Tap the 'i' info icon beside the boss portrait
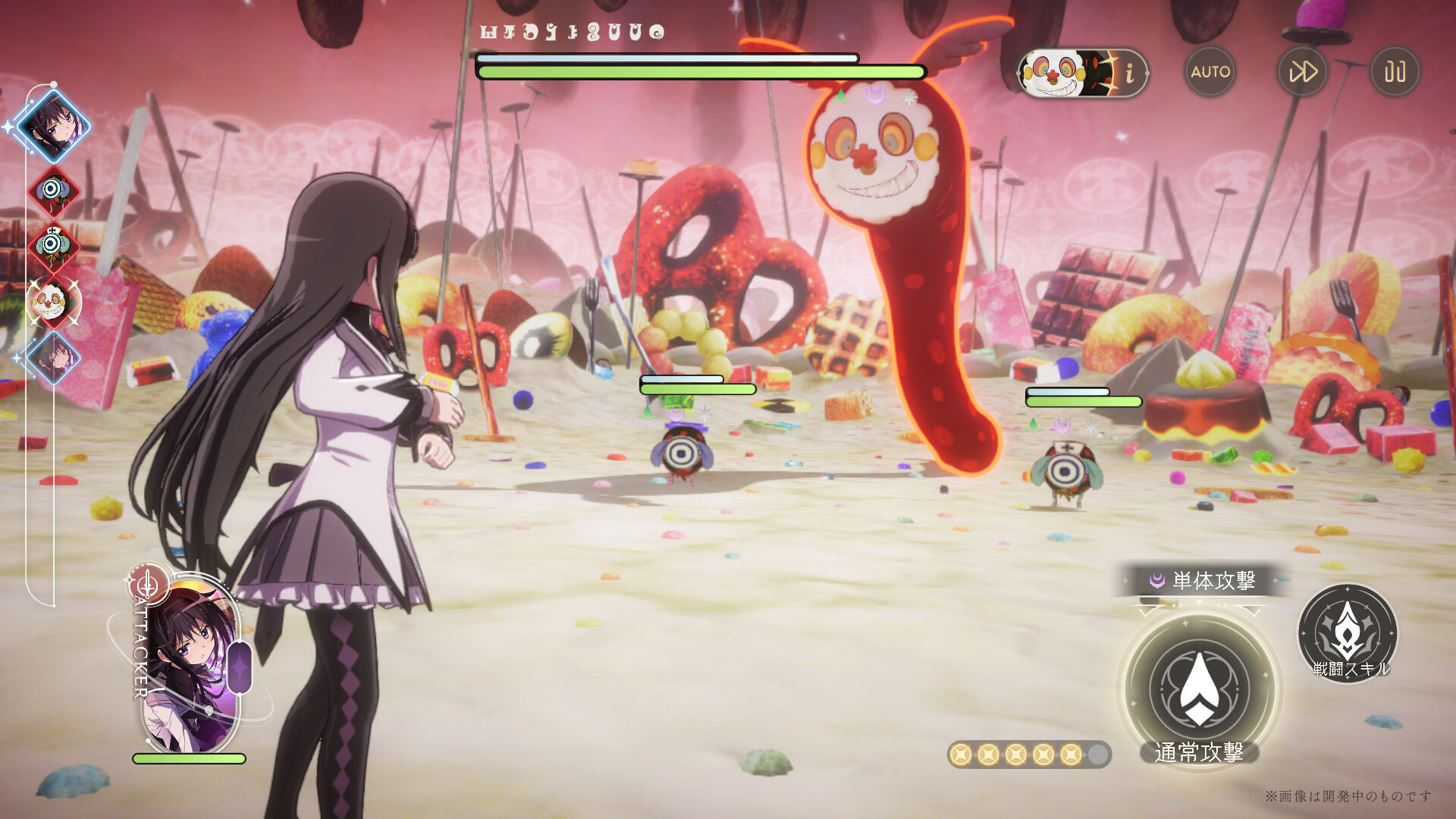Image resolution: width=1456 pixels, height=819 pixels. click(x=1131, y=73)
